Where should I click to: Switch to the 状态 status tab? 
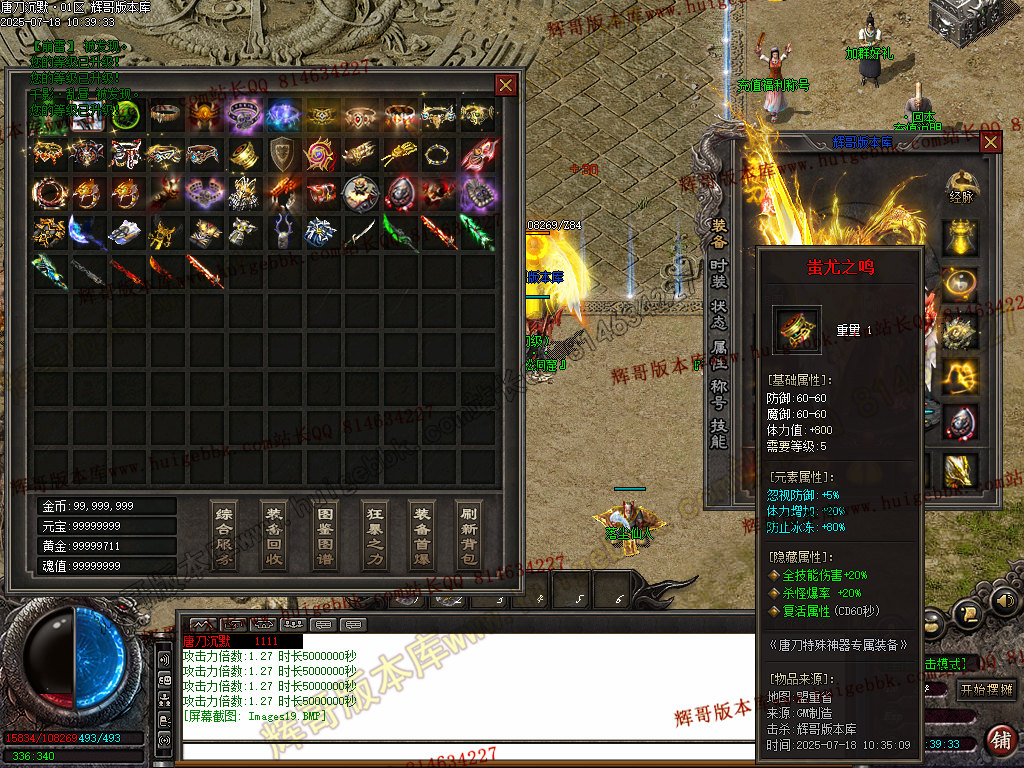[x=718, y=315]
